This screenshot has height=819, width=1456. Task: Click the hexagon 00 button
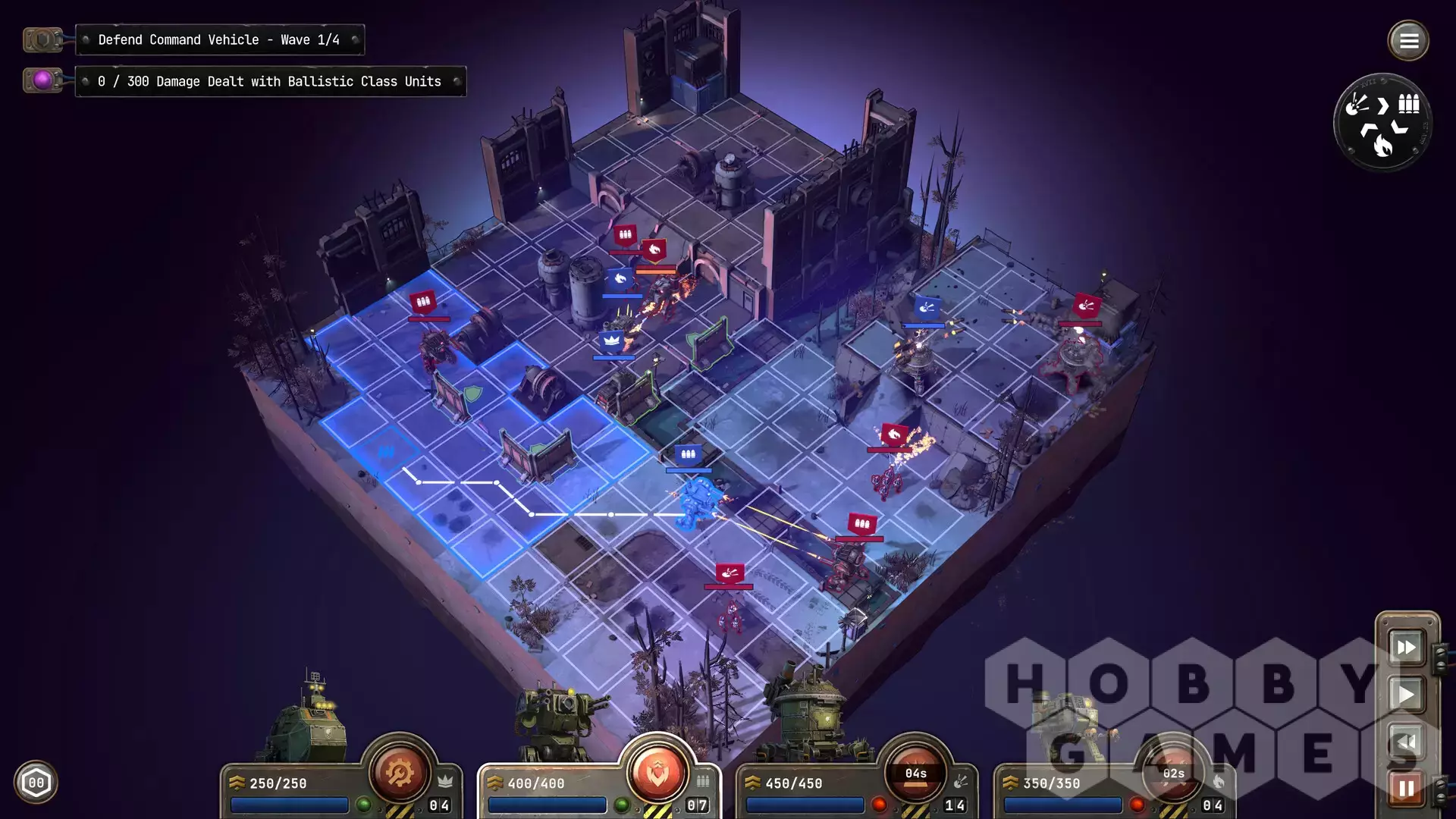point(36,783)
